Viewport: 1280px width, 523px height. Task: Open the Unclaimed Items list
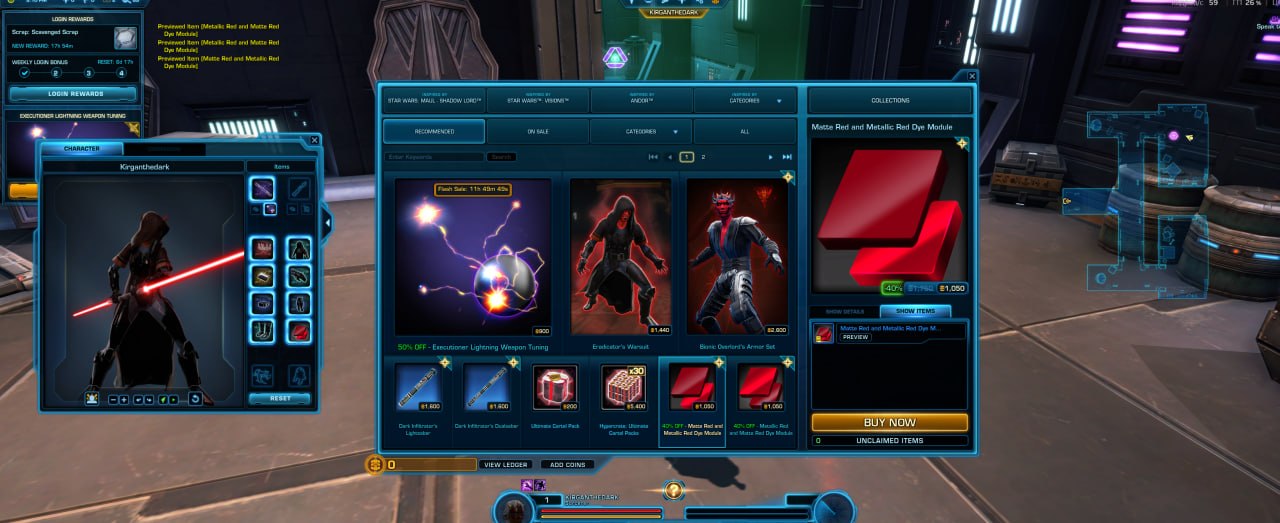pos(889,440)
